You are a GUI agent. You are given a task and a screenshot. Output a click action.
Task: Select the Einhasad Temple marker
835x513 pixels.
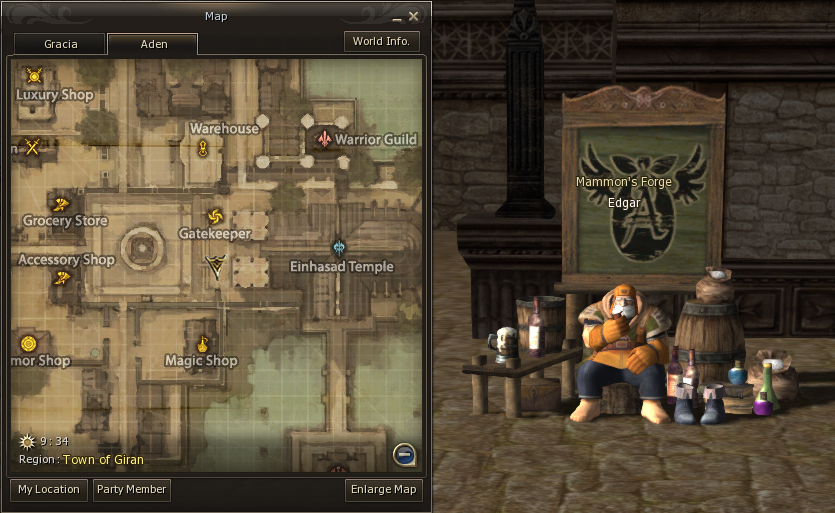340,247
